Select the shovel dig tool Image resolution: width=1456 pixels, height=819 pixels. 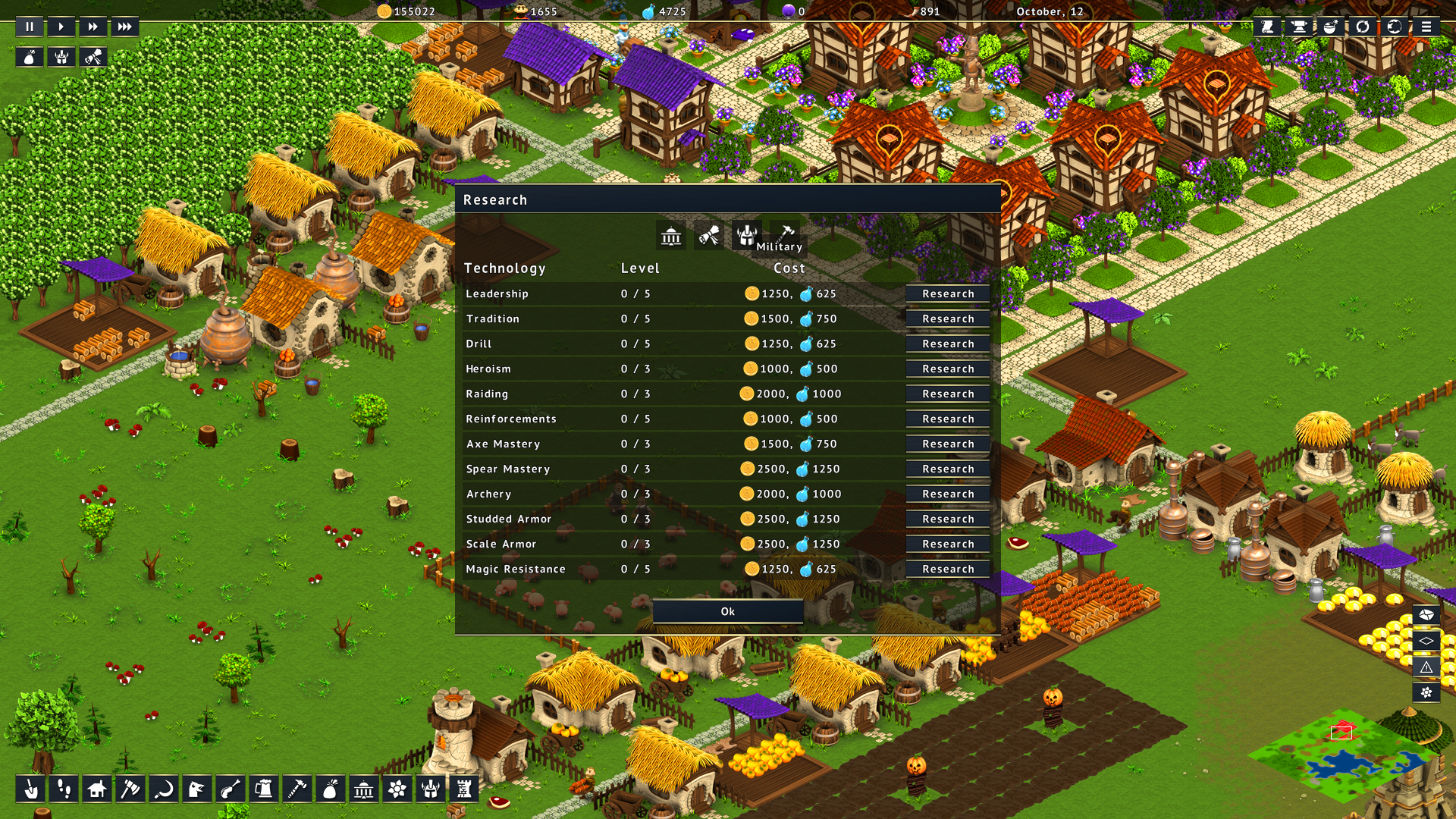click(30, 789)
